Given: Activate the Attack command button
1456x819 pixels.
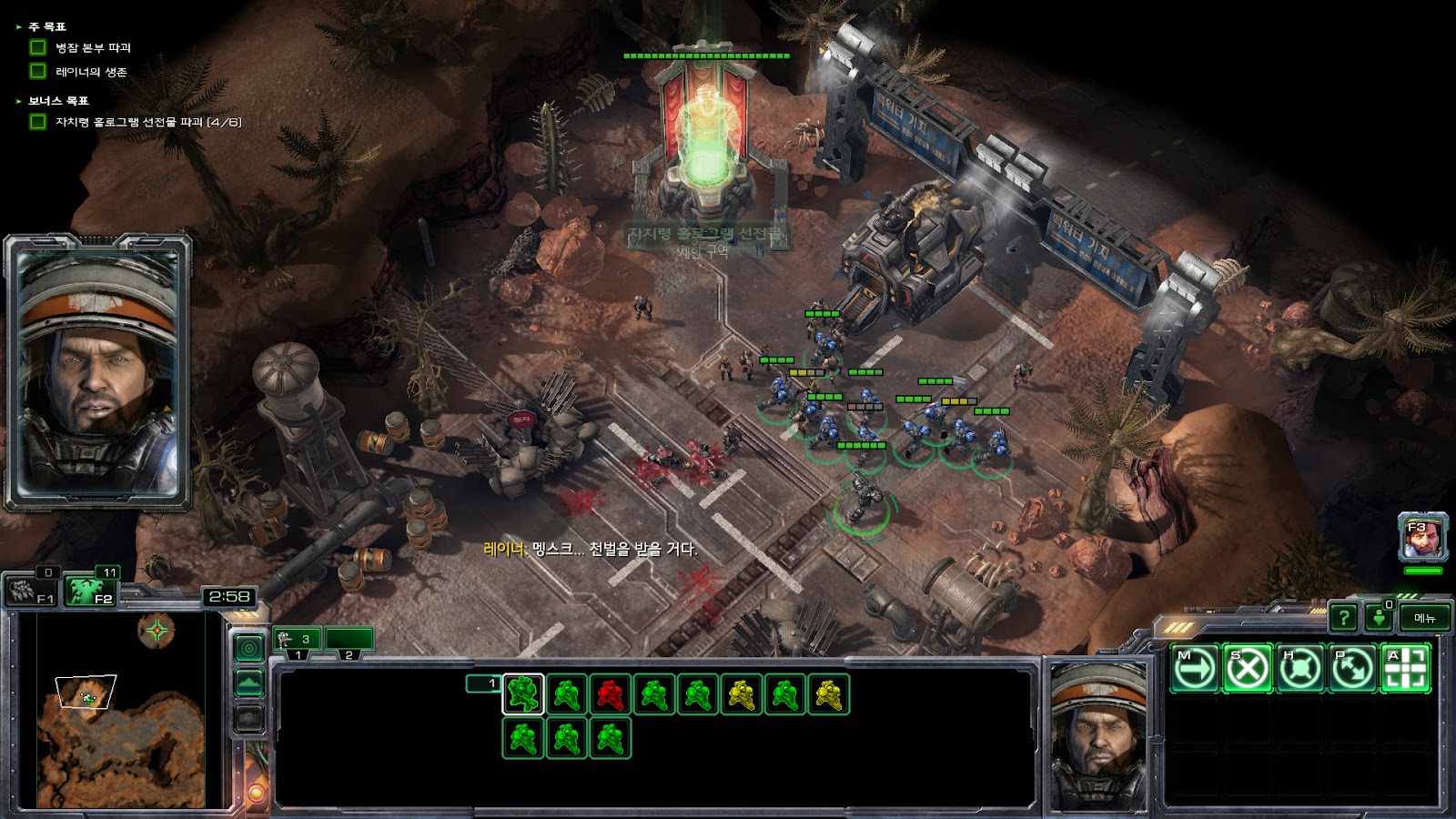Looking at the screenshot, I should (1406, 669).
